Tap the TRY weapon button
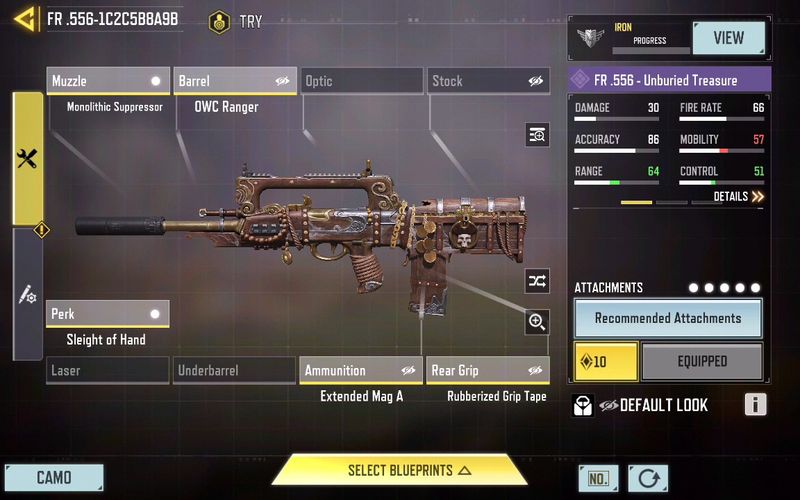 (x=236, y=21)
